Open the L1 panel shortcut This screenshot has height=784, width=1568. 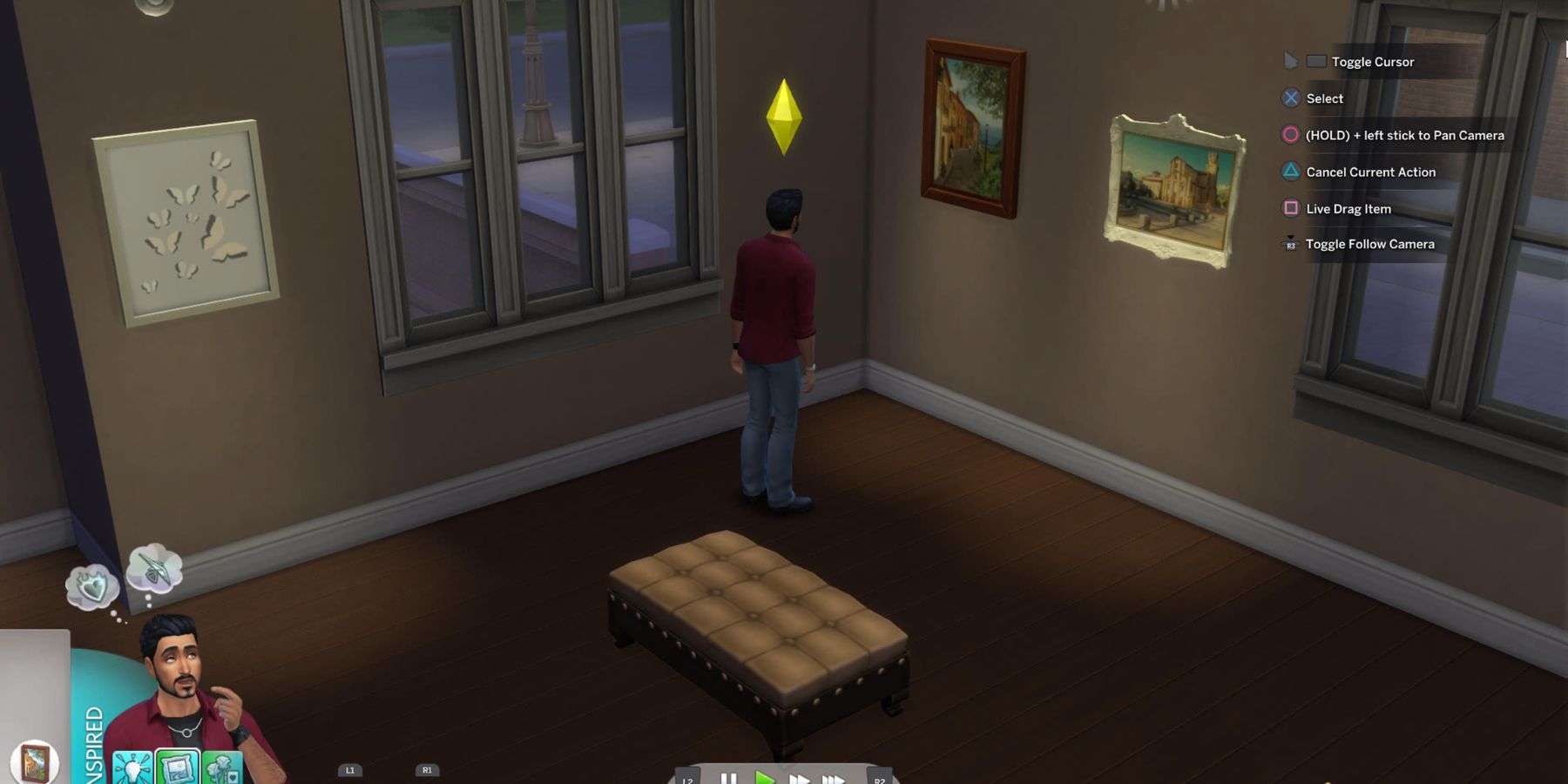point(348,769)
